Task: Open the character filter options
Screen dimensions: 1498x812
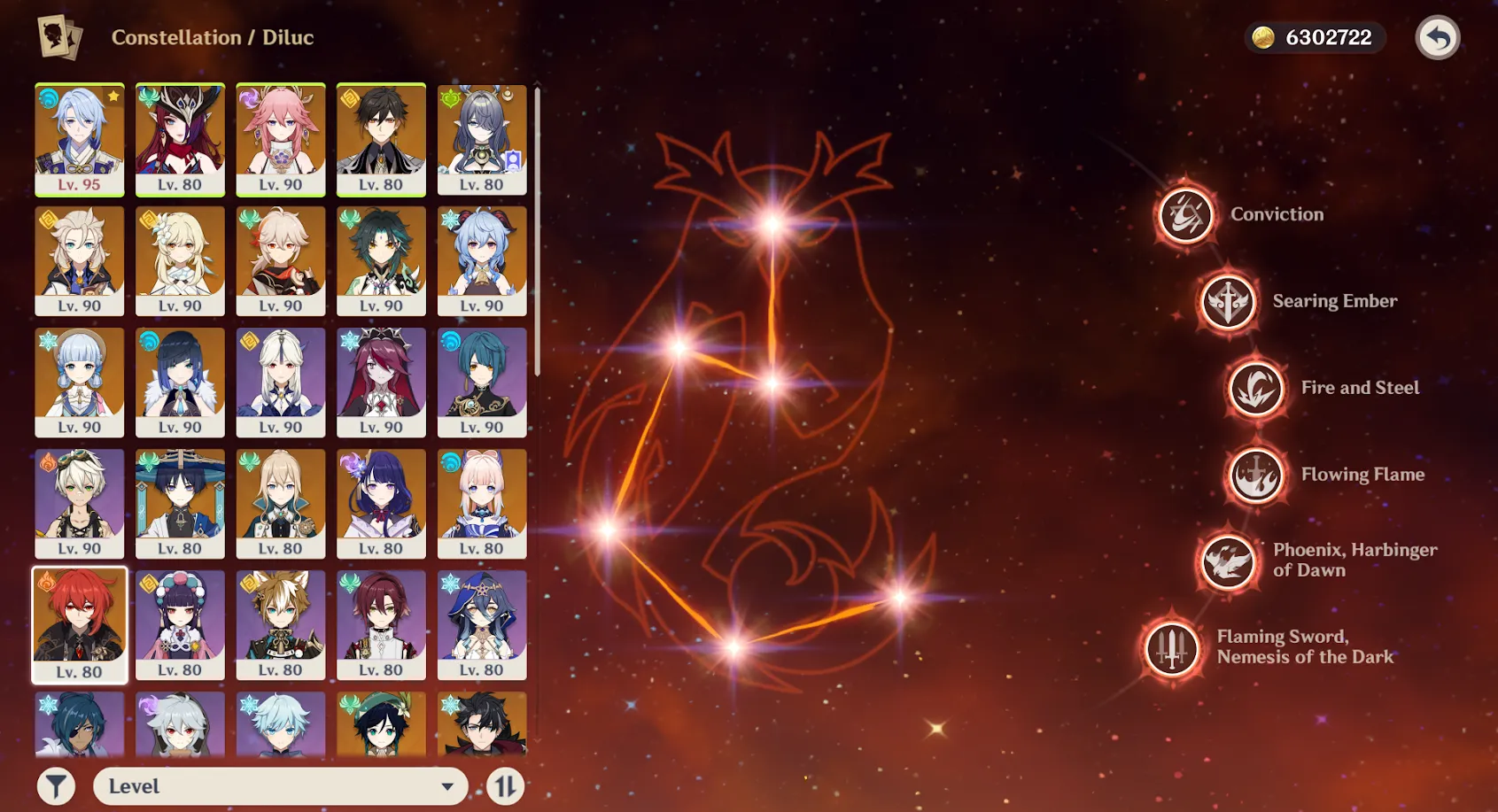Action: point(55,785)
